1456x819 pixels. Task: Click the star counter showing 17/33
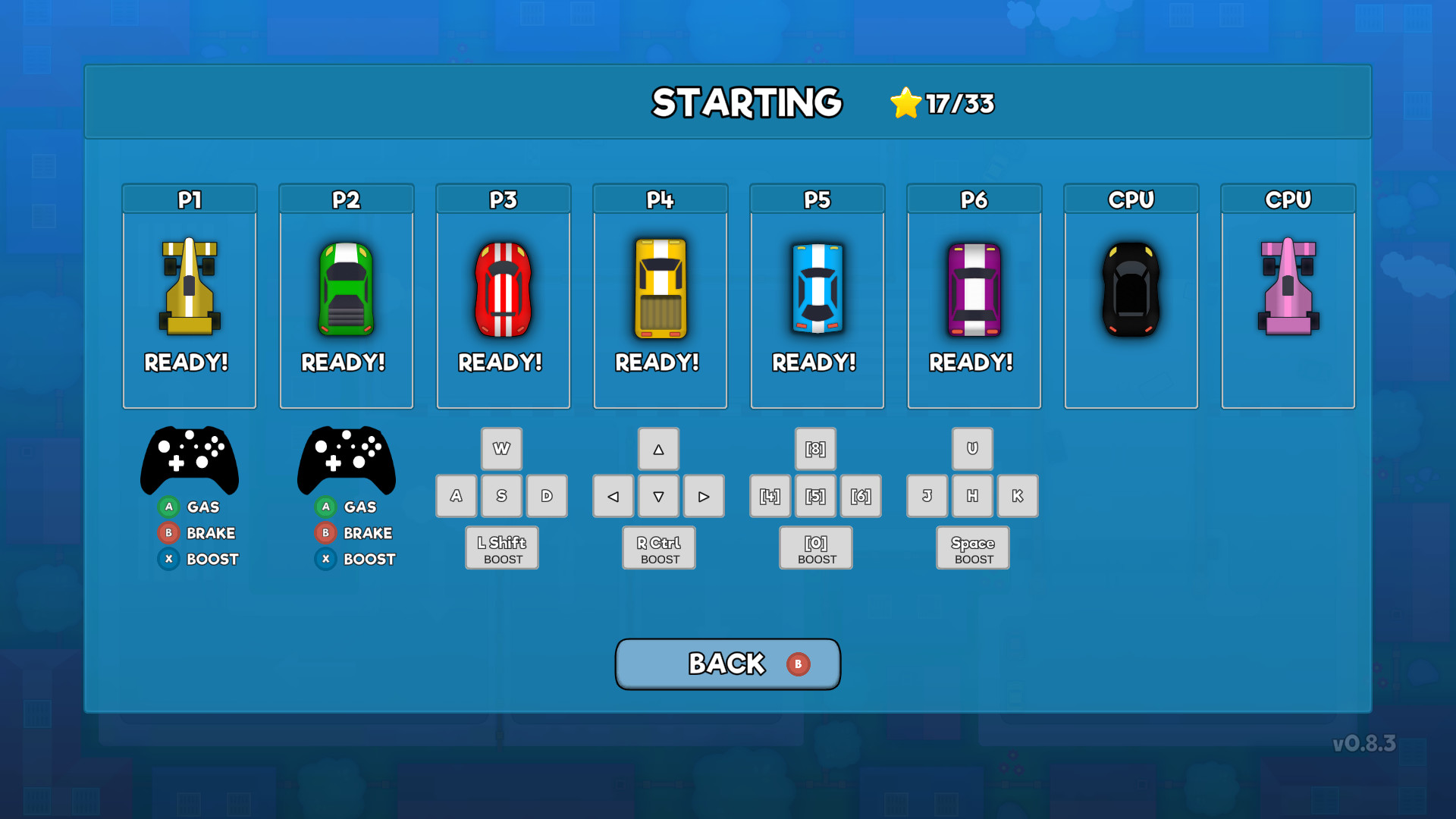tap(940, 104)
